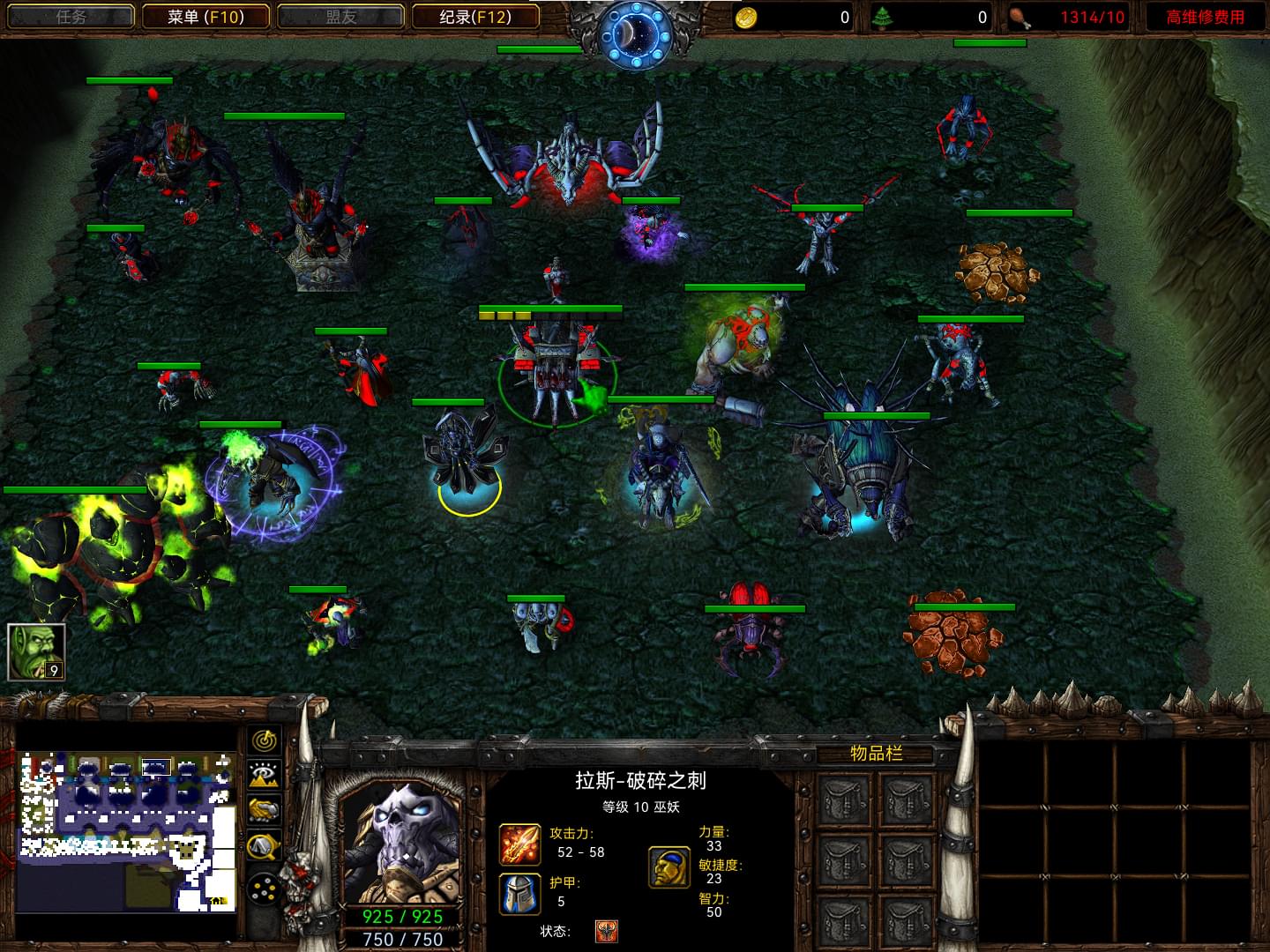Click the gold coin resource icon
Image resolution: width=1270 pixels, height=952 pixels.
(746, 17)
